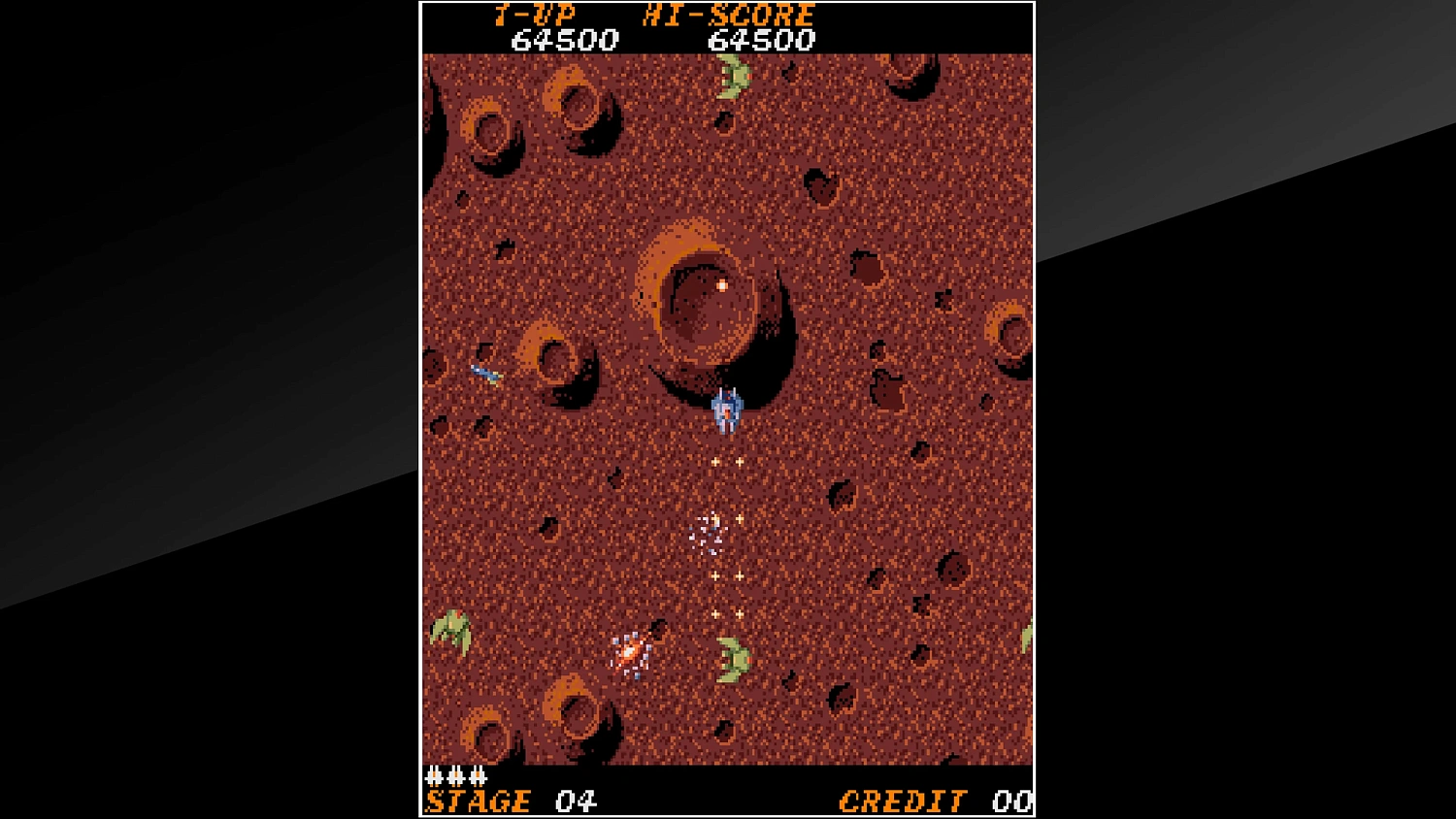
Task: Select the blue enemy ship on the left
Action: click(487, 371)
